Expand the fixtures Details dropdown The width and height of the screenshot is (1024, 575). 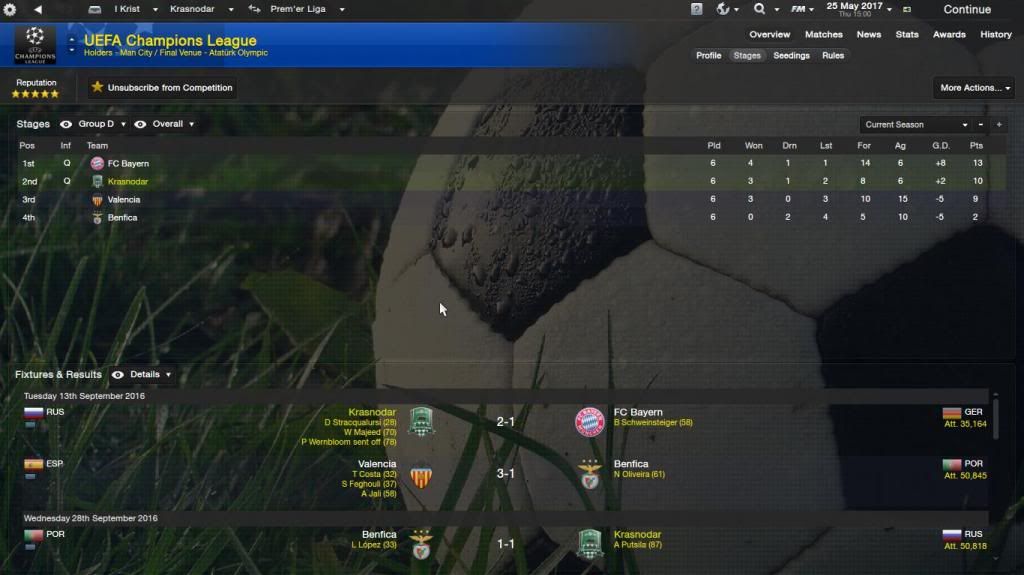click(149, 375)
